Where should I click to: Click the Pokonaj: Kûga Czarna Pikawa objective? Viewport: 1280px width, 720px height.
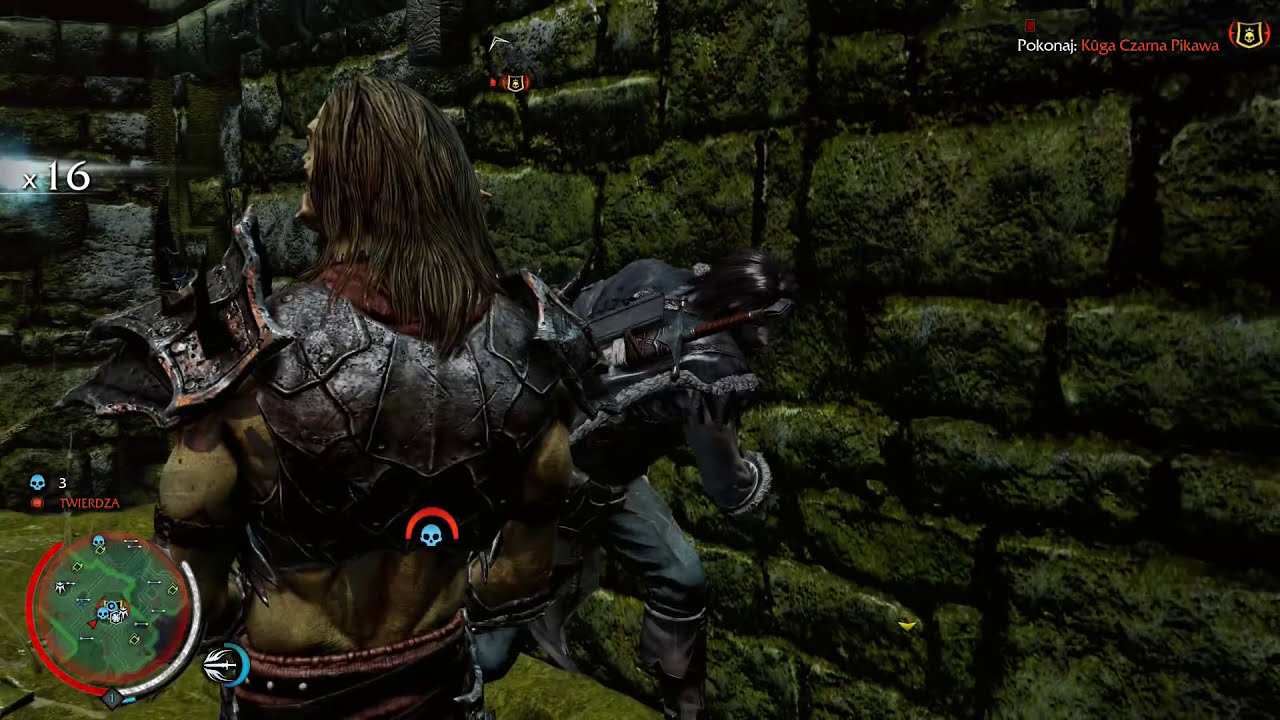pos(1118,45)
